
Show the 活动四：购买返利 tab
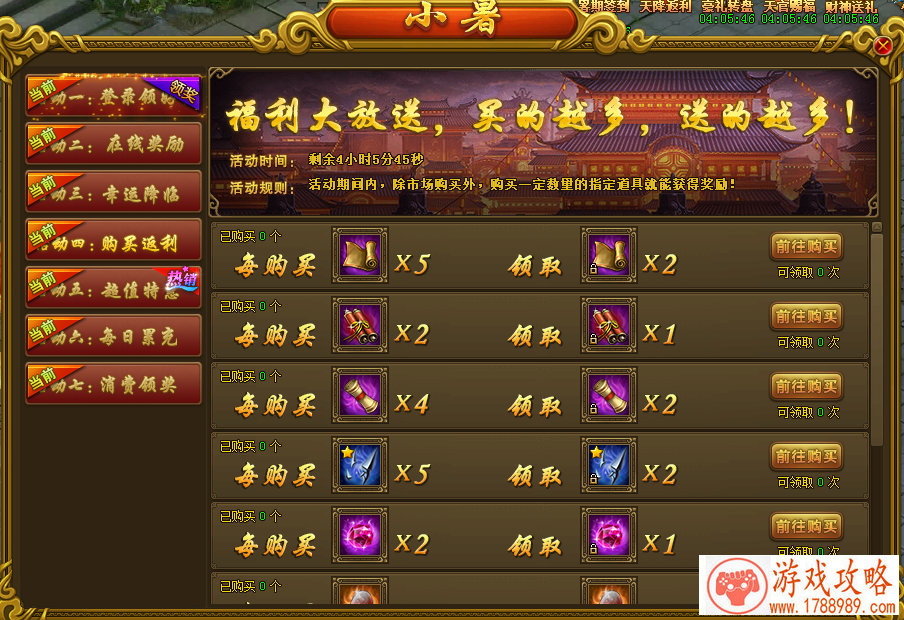pyautogui.click(x=113, y=240)
